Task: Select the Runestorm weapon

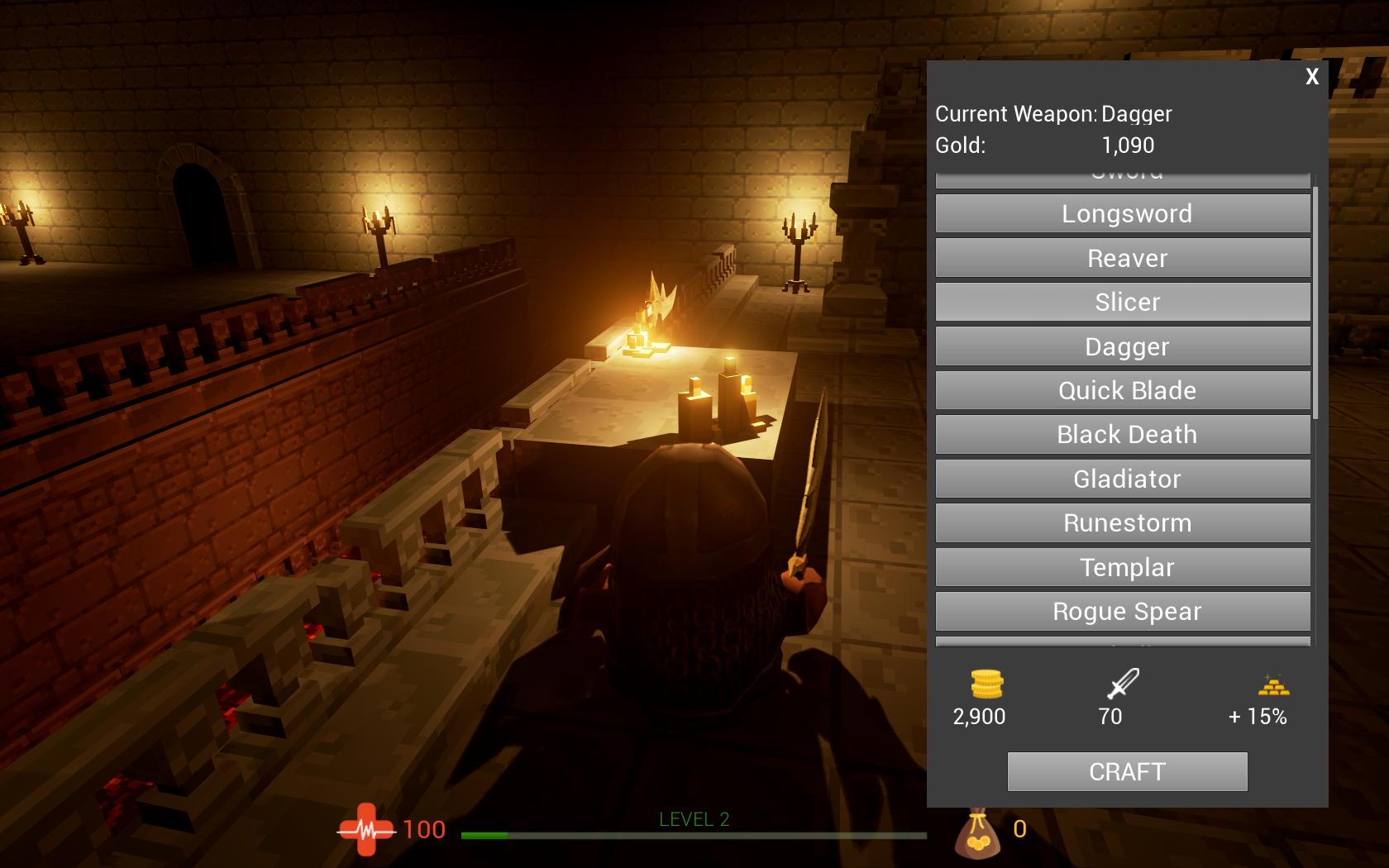Action: (x=1123, y=523)
